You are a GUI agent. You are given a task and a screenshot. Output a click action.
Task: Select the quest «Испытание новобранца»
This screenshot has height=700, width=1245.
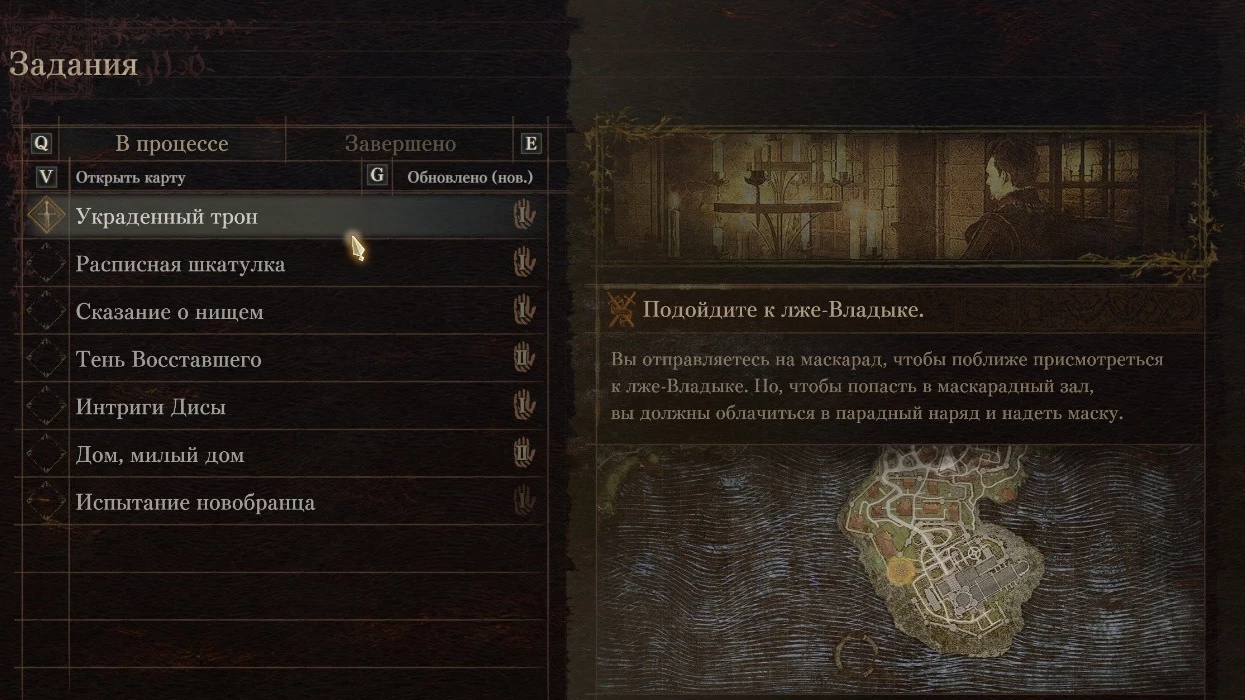tap(195, 502)
